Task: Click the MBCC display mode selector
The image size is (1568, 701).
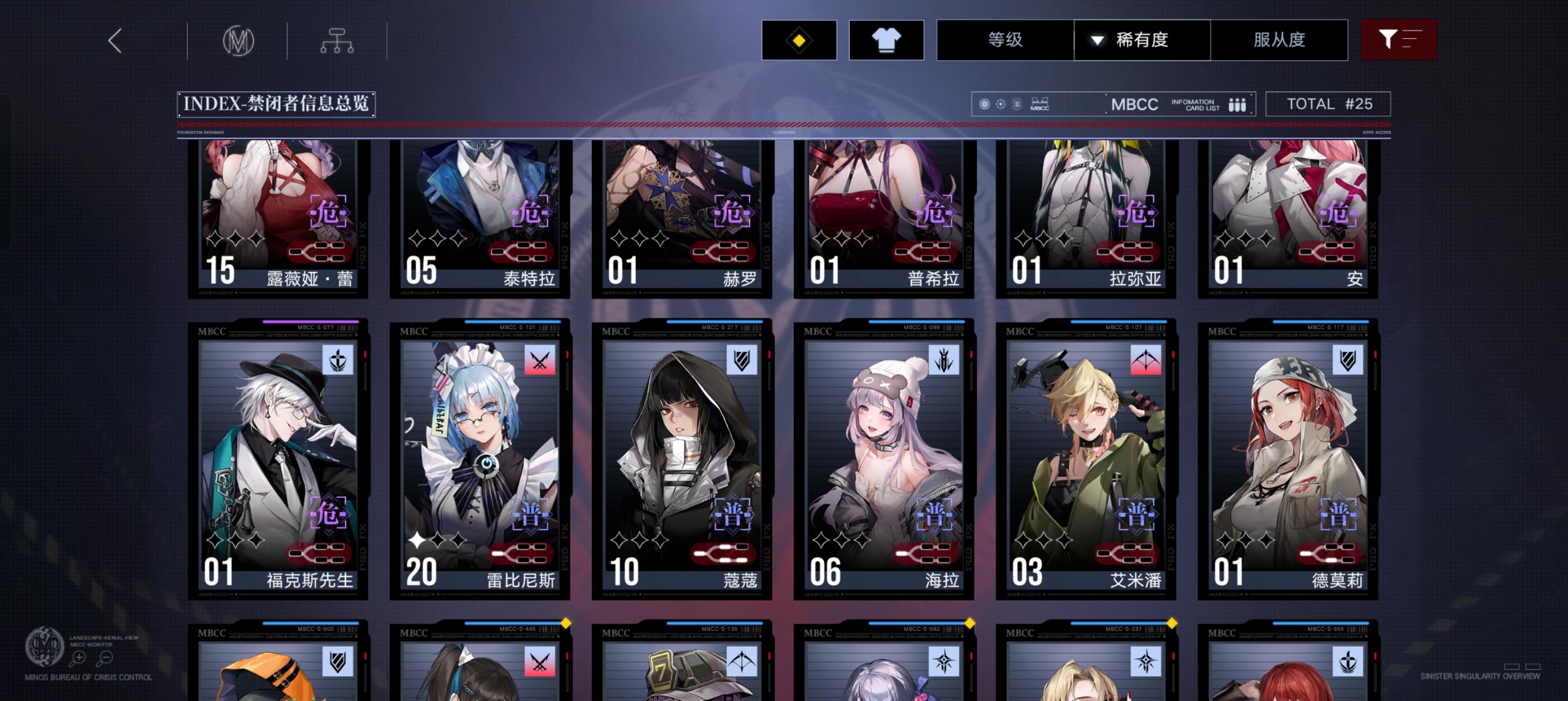Action: pyautogui.click(x=1134, y=104)
